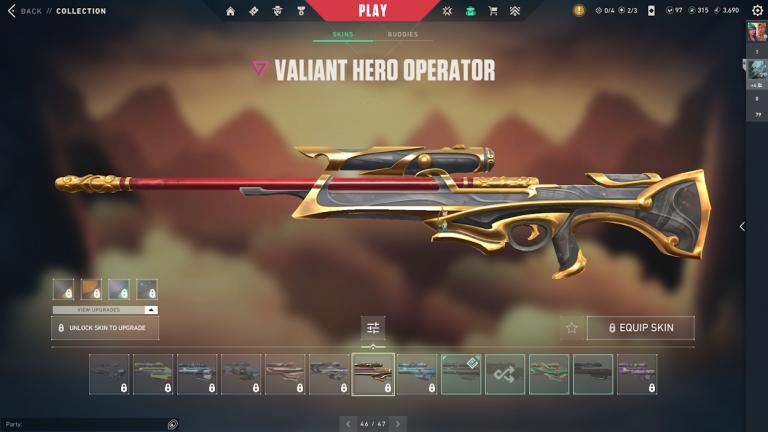Mark skin as favorite with star
This screenshot has height=432, width=768.
(572, 328)
